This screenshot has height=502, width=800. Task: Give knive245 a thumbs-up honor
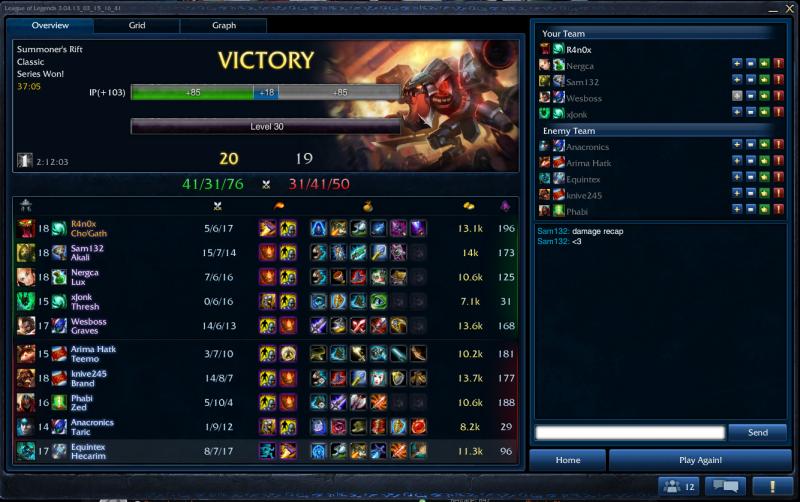point(764,195)
